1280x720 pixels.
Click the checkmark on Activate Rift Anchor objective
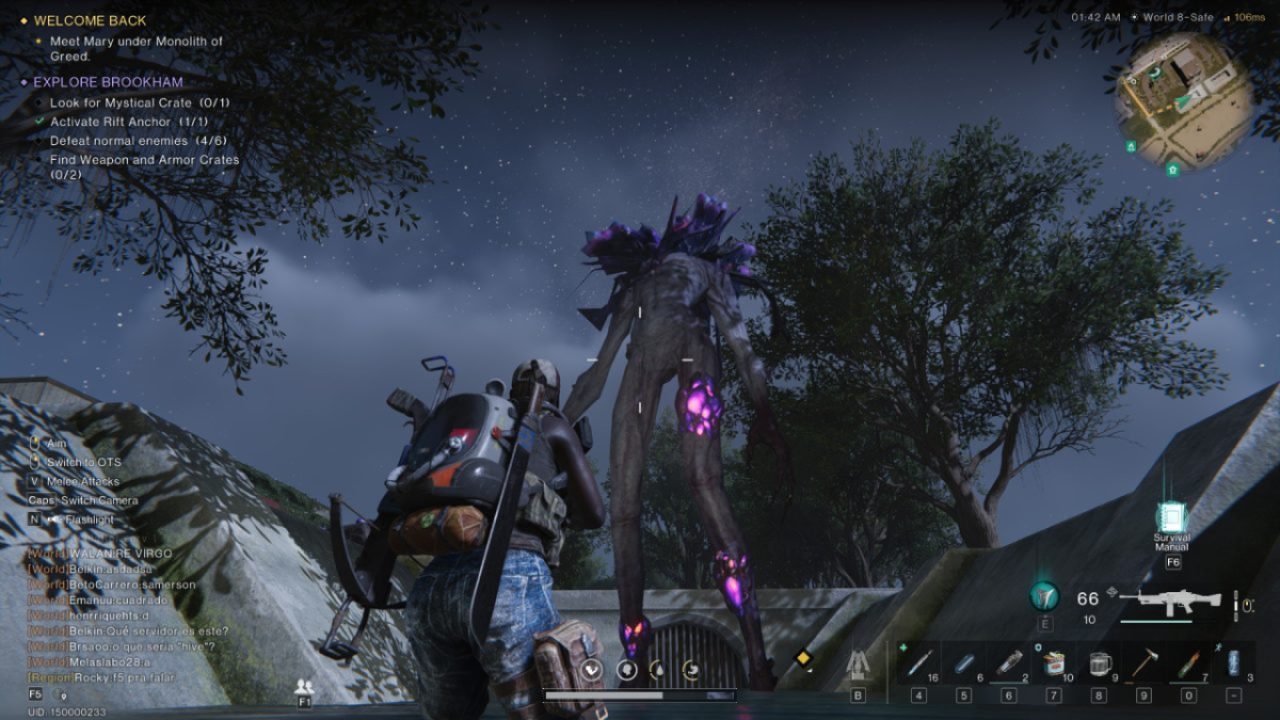(x=39, y=121)
